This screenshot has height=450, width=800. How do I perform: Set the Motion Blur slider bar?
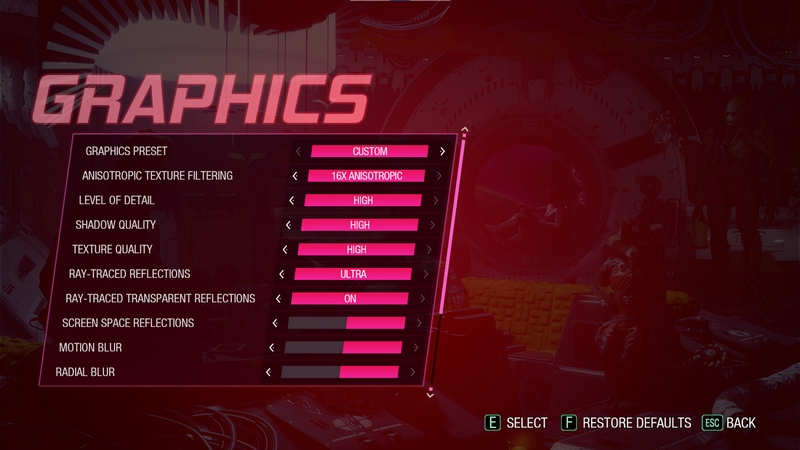[343, 347]
